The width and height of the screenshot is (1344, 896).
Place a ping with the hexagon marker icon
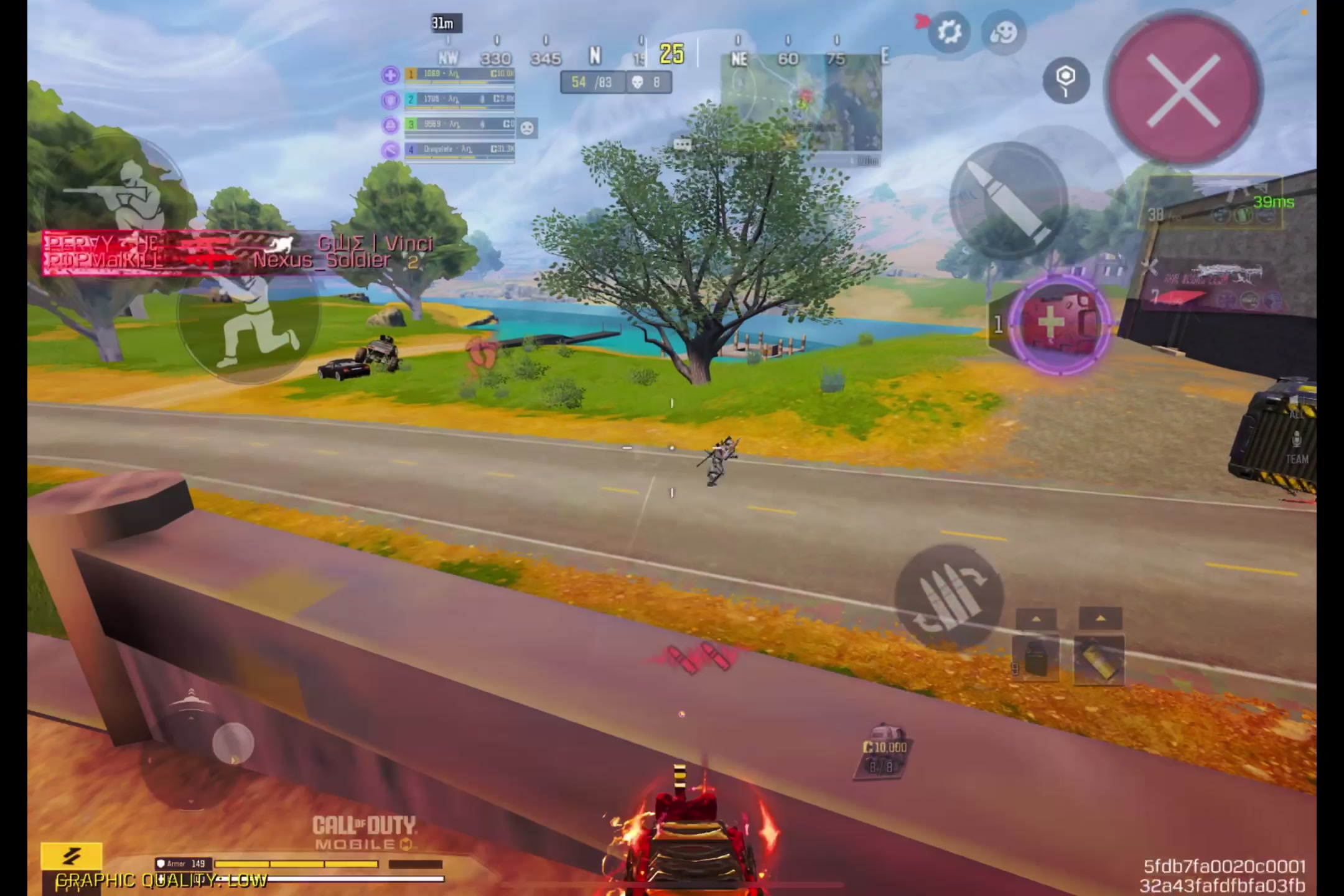(x=1066, y=80)
